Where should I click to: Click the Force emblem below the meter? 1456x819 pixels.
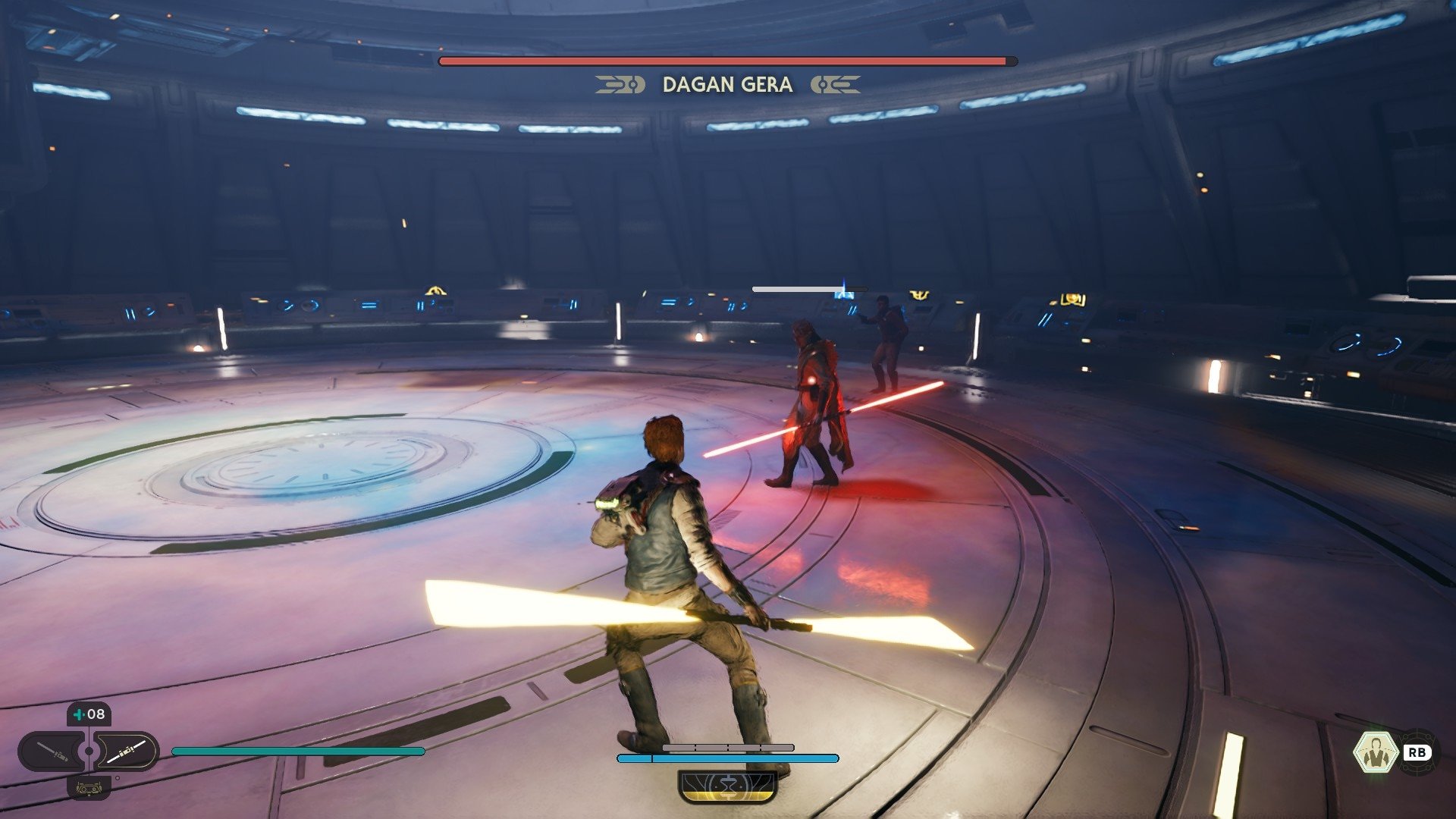(728, 786)
